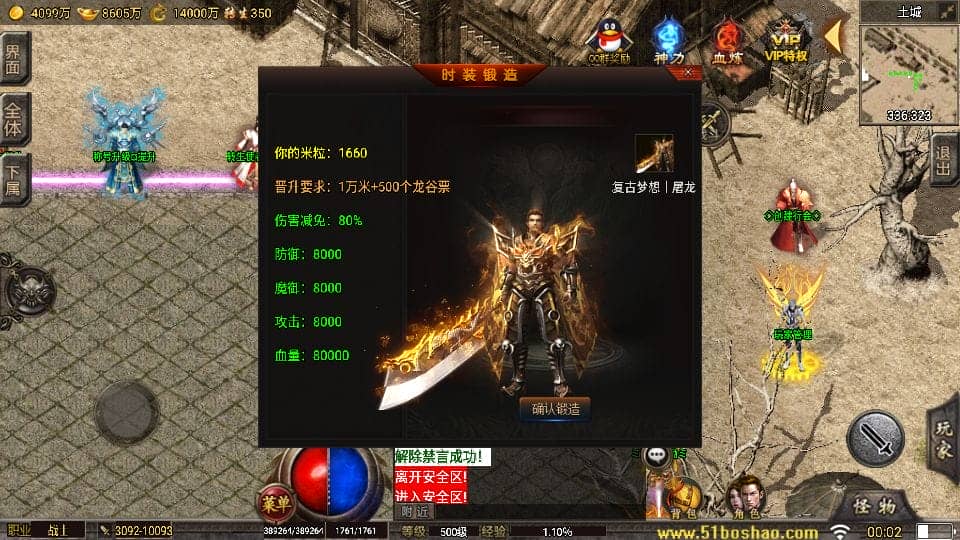Open the 血炼 red dragon icon
Screen dimensions: 960x540
pos(727,40)
